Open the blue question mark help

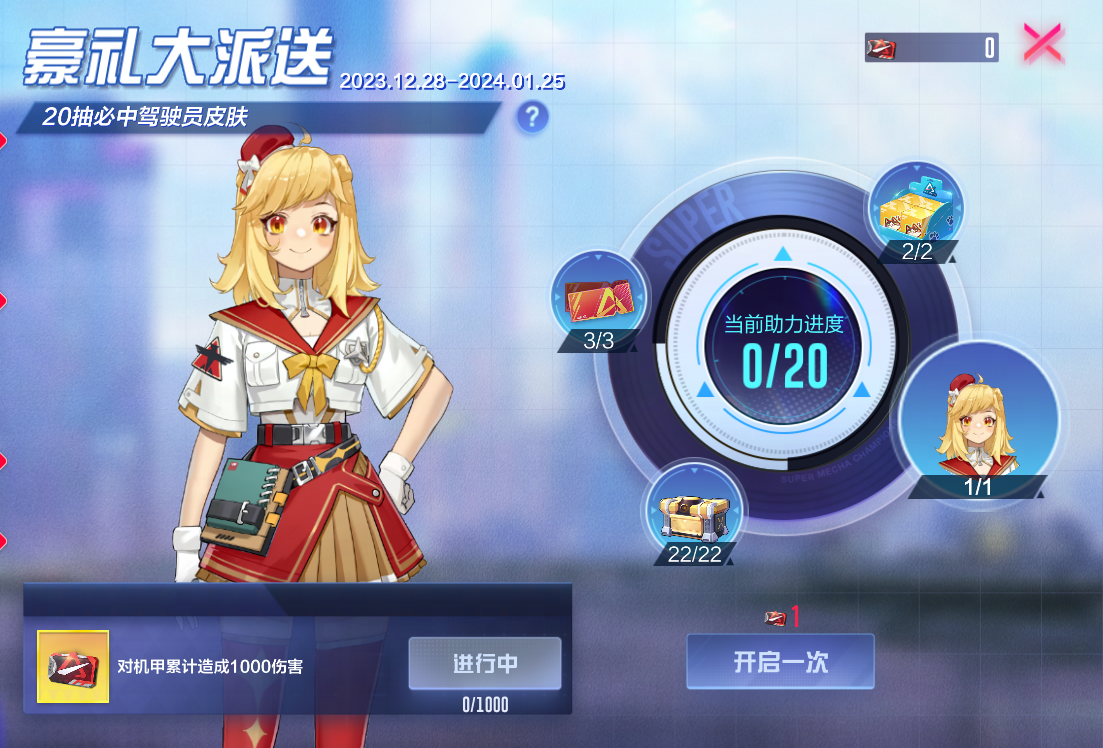tap(532, 118)
